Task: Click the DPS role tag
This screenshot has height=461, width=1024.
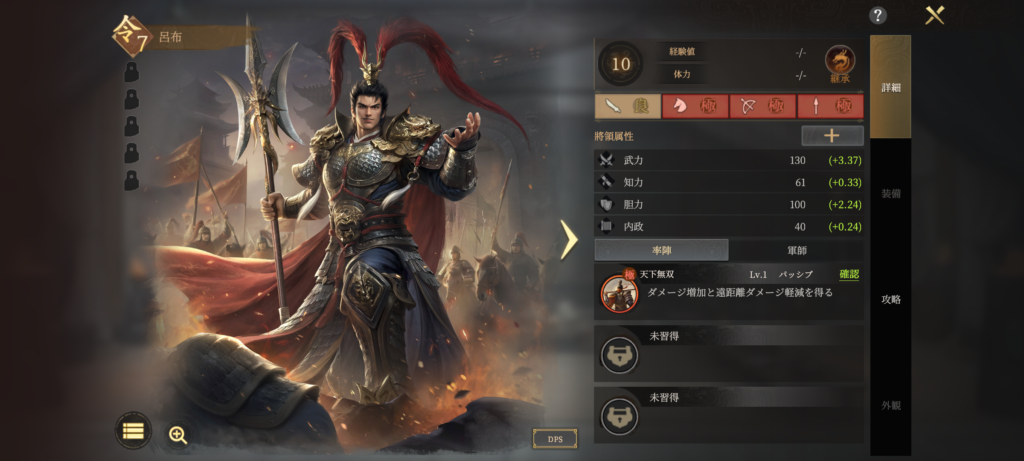Action: point(554,439)
